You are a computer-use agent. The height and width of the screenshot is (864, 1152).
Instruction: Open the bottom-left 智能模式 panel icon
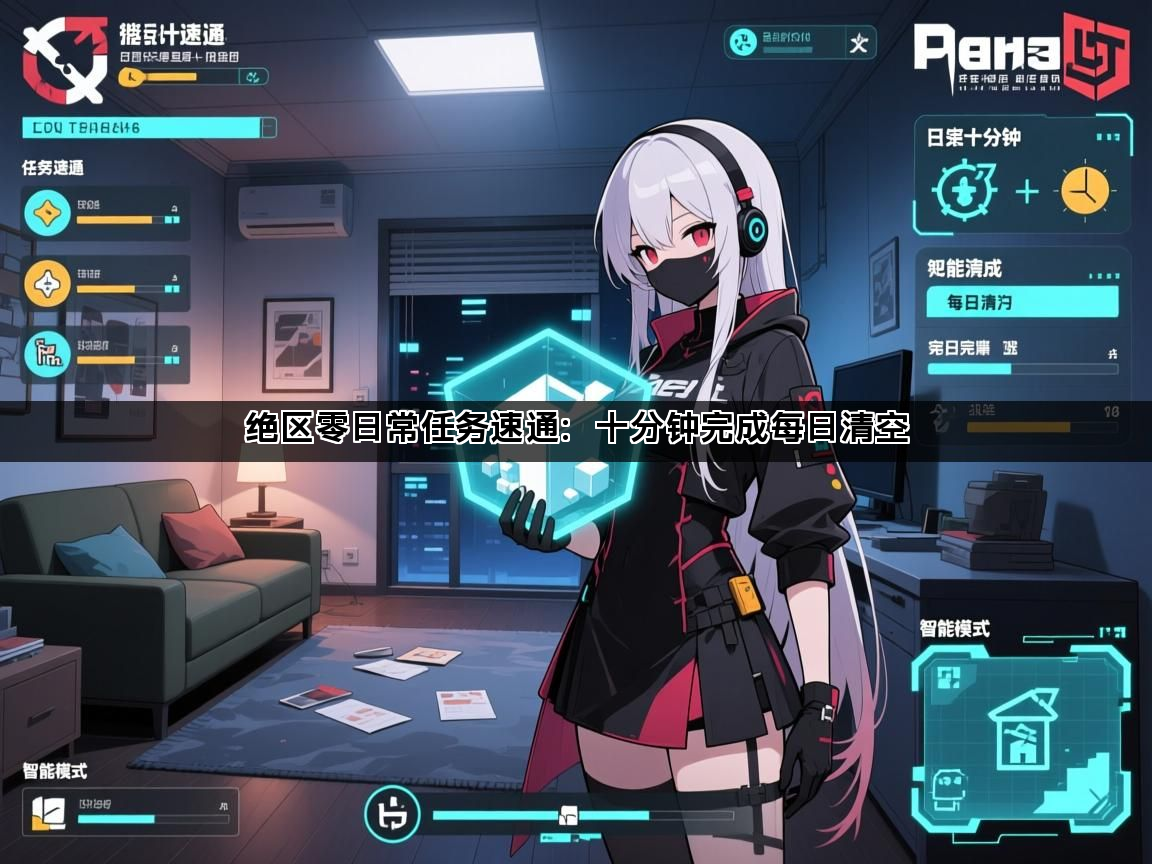click(48, 813)
